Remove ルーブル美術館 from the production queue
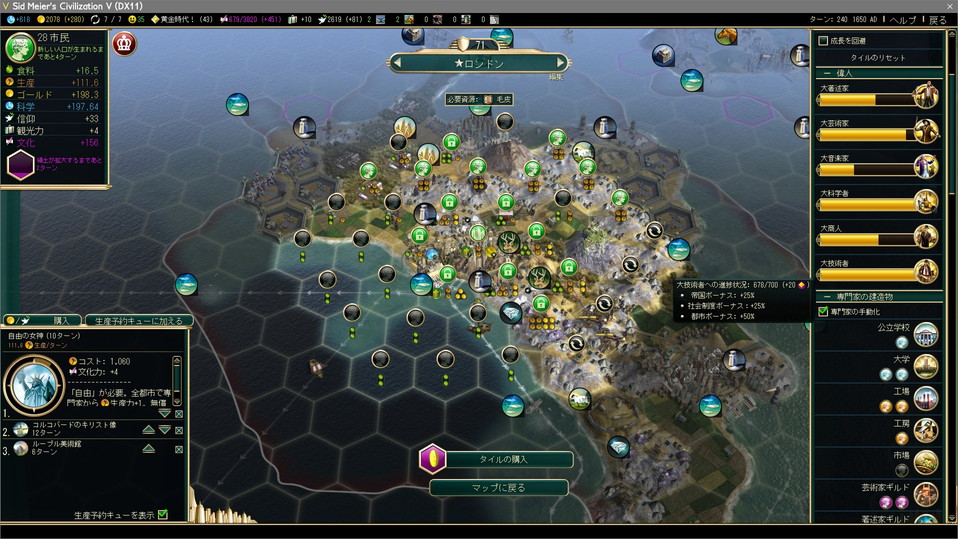 coord(179,448)
